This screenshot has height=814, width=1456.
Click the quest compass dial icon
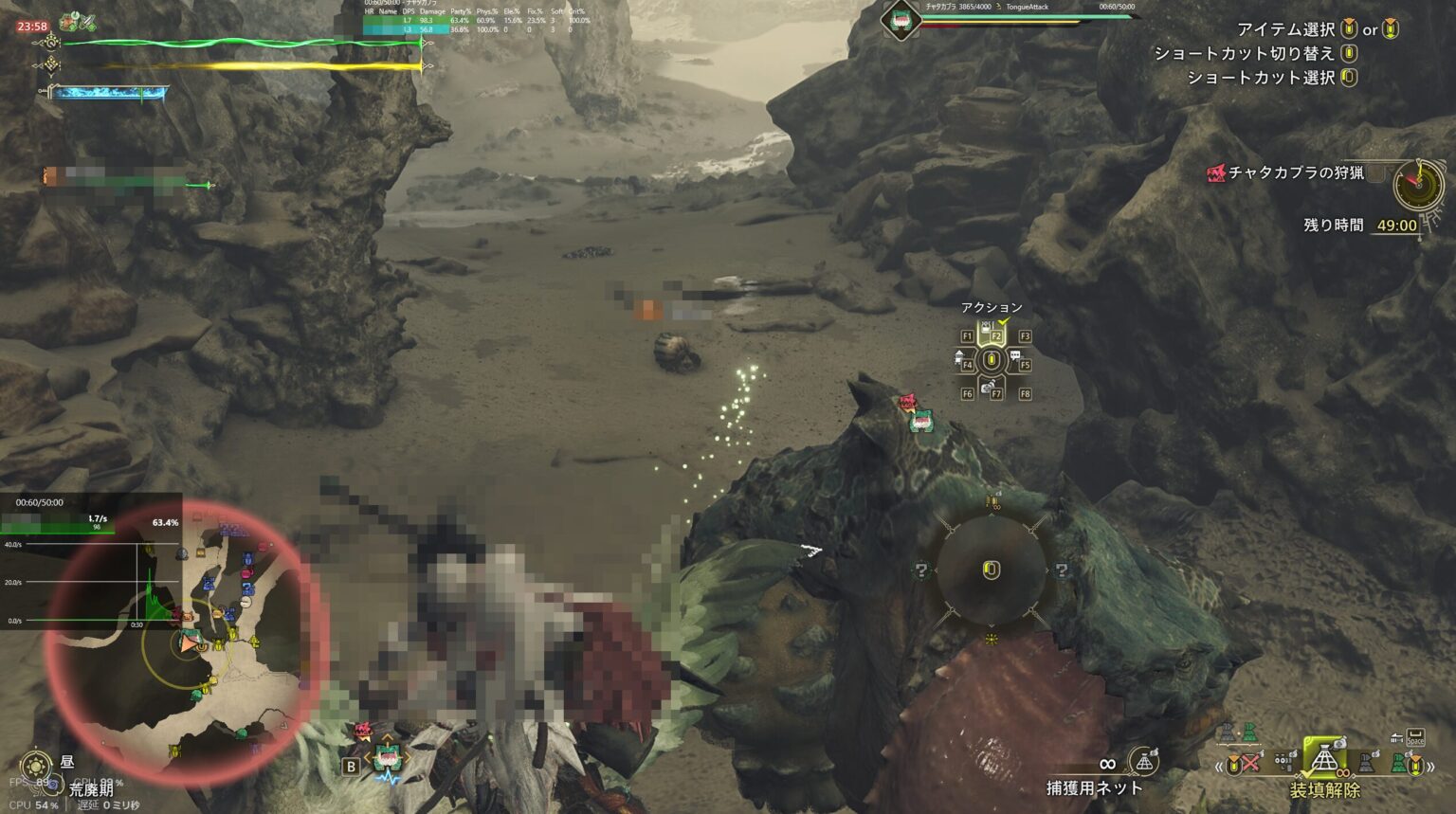(x=1418, y=185)
